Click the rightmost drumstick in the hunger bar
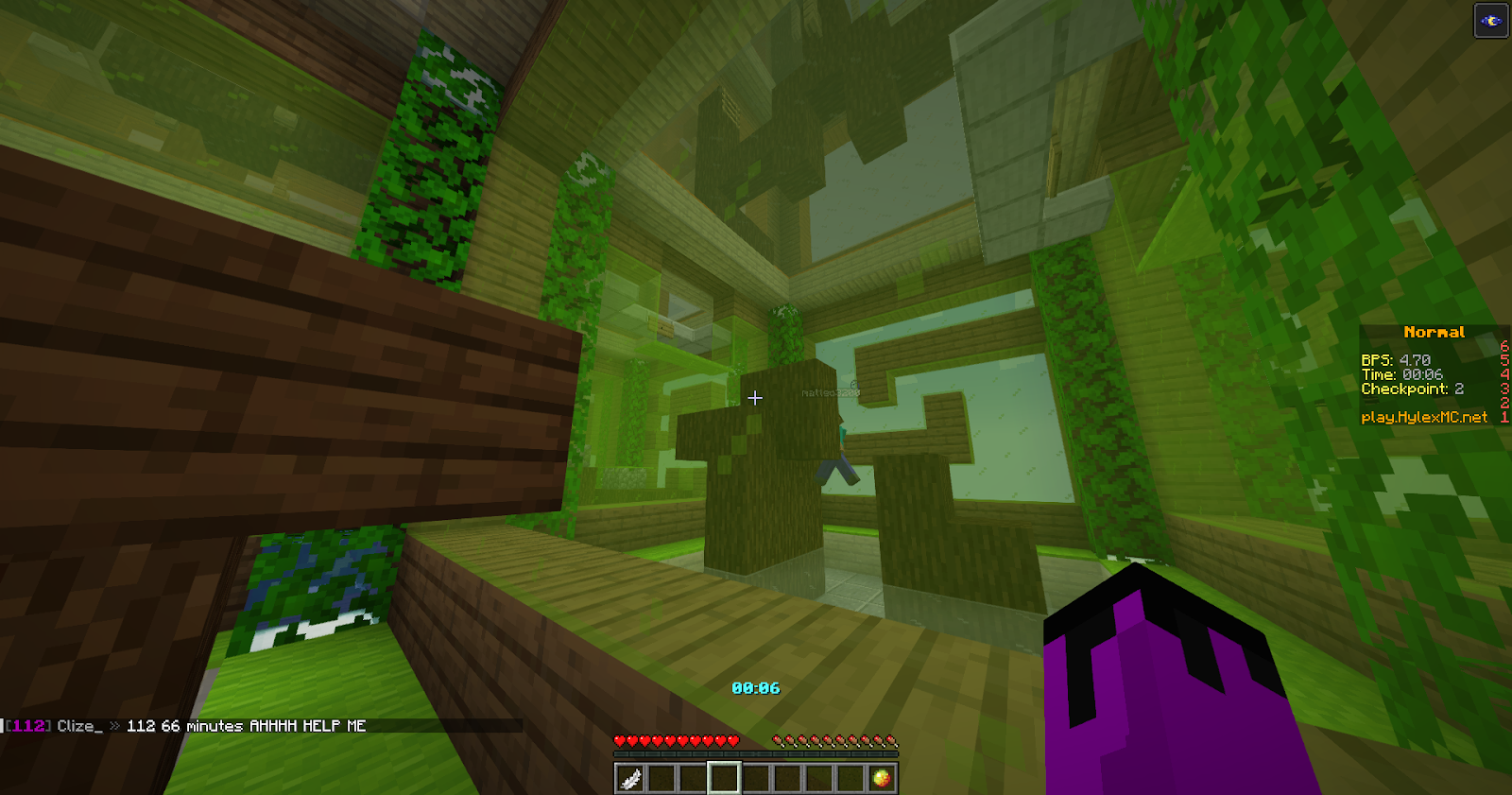 click(x=891, y=740)
